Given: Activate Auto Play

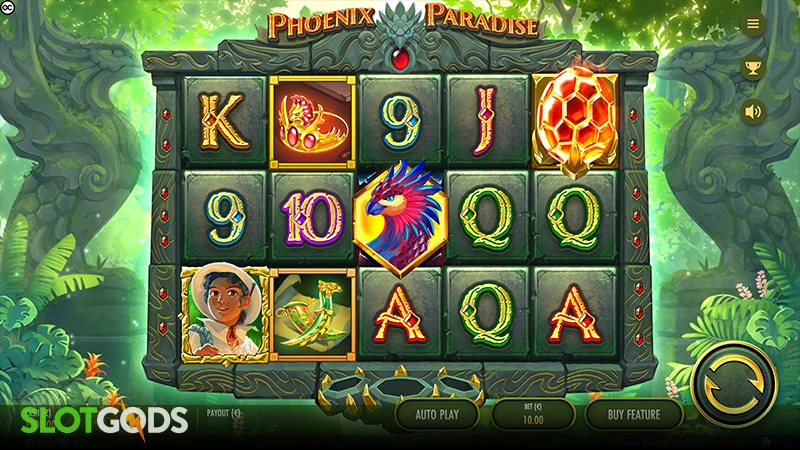Looking at the screenshot, I should (436, 412).
